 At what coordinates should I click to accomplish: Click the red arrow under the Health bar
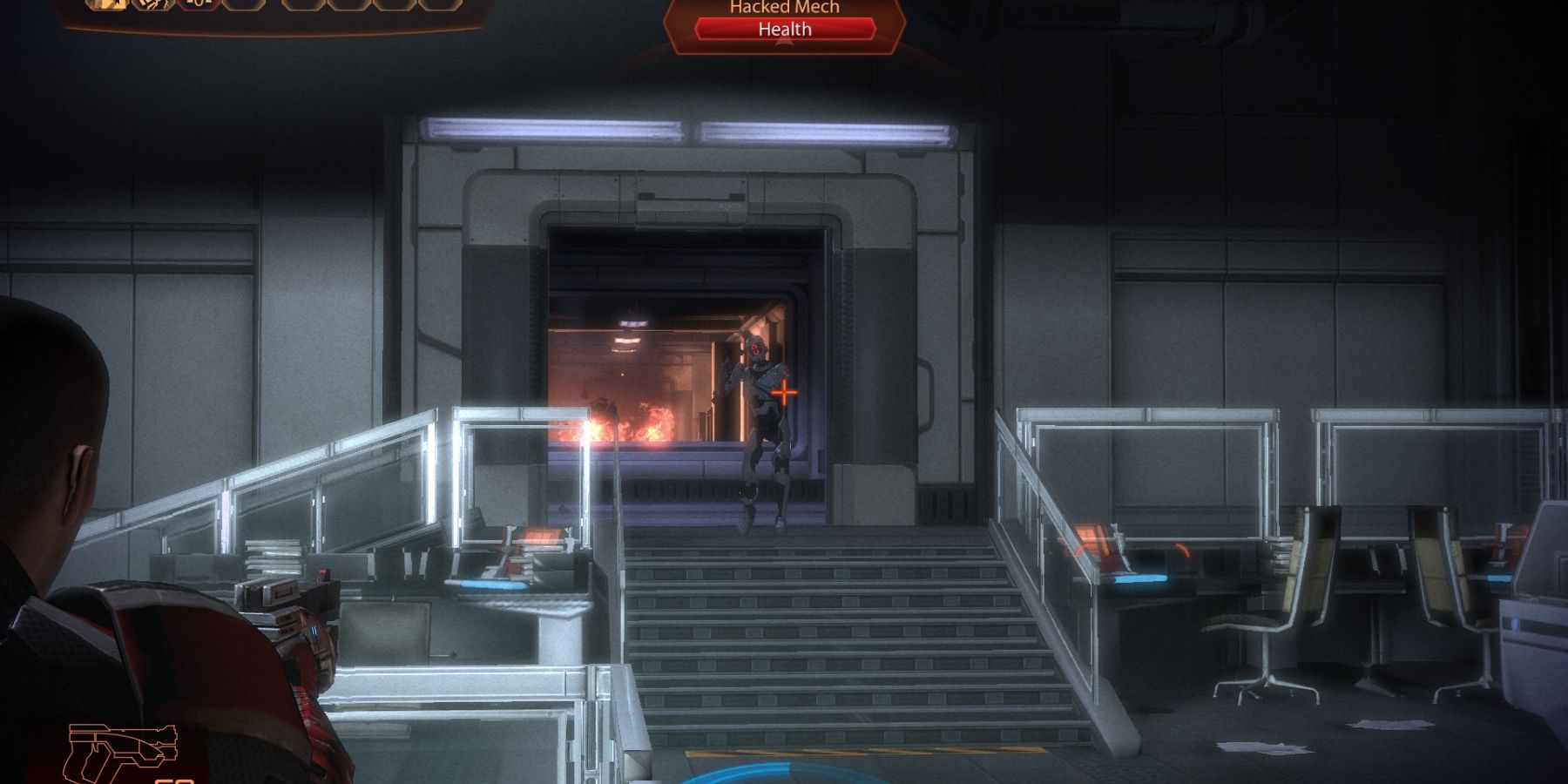click(x=782, y=41)
